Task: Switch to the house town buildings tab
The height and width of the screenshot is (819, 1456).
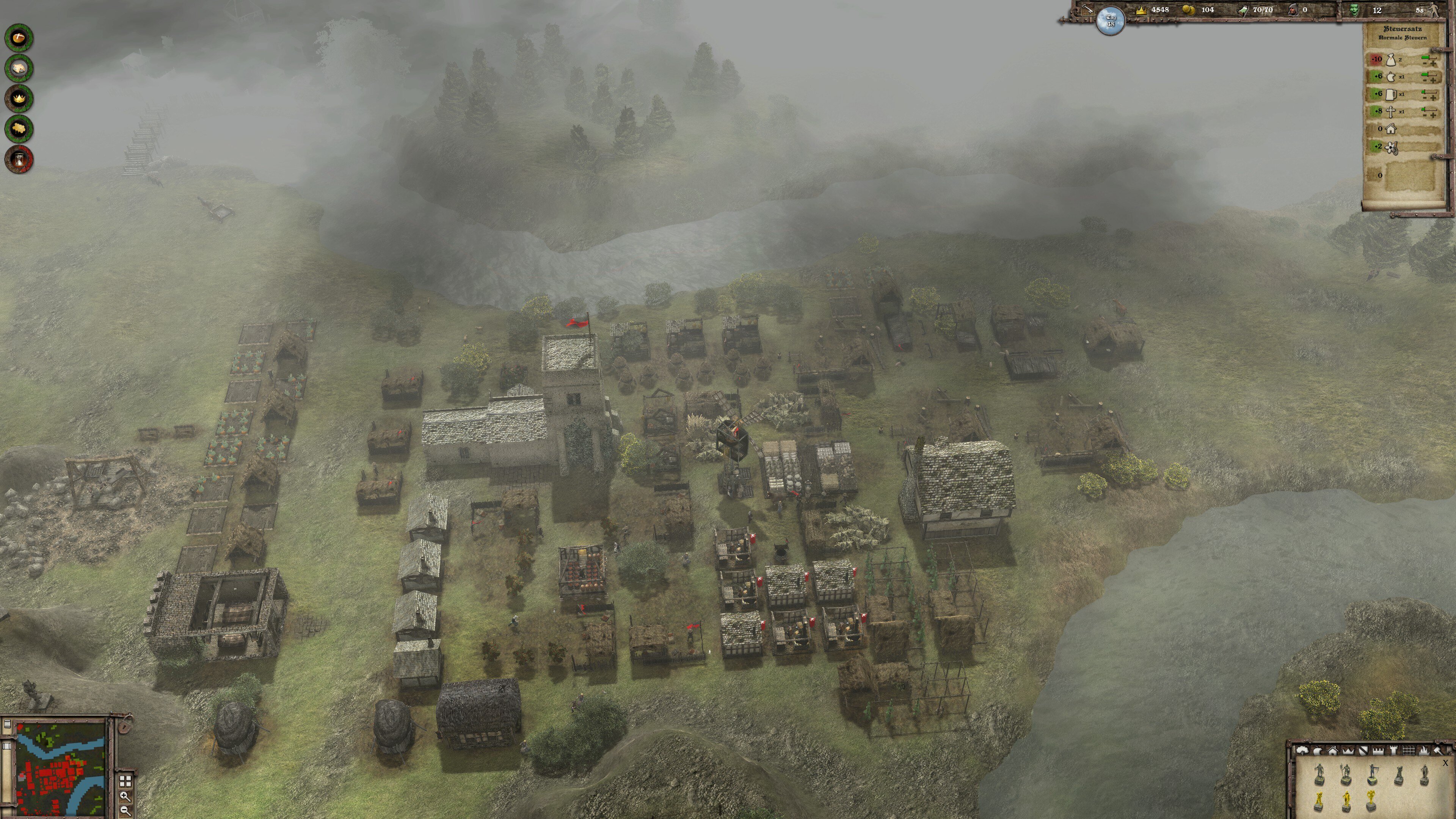Action: coord(1333,751)
